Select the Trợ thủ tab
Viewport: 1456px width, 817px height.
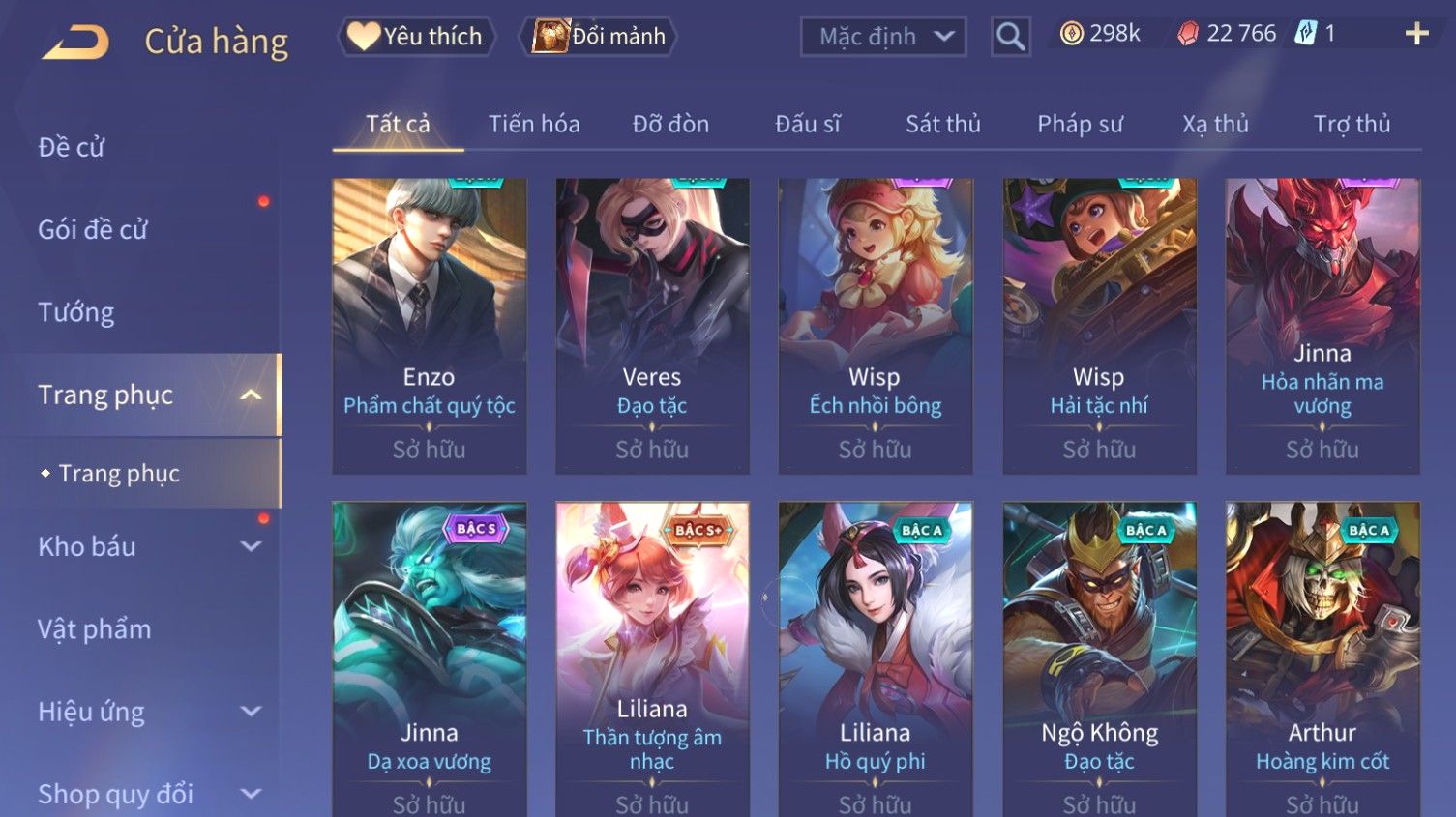point(1352,125)
